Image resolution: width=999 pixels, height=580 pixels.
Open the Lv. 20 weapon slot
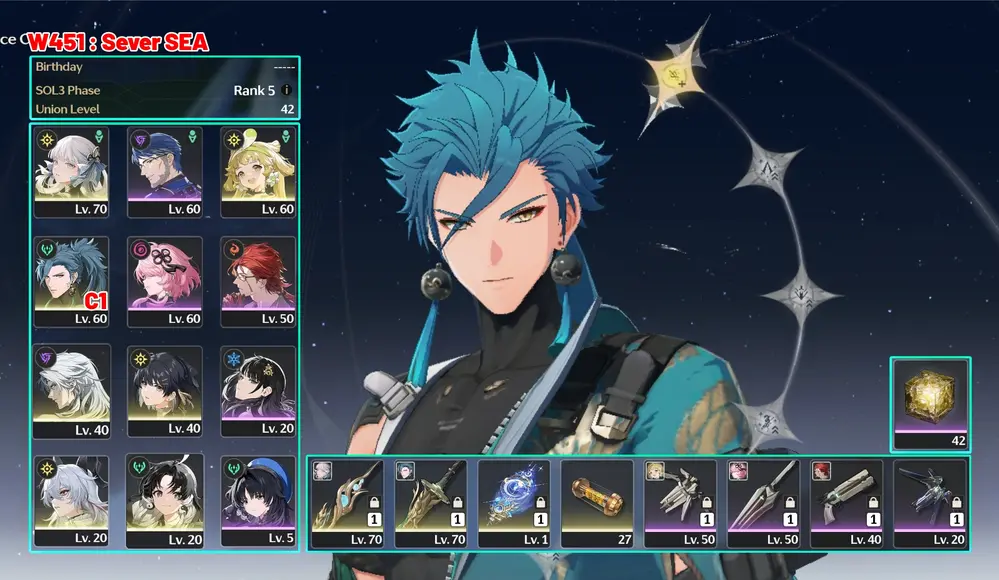point(930,502)
